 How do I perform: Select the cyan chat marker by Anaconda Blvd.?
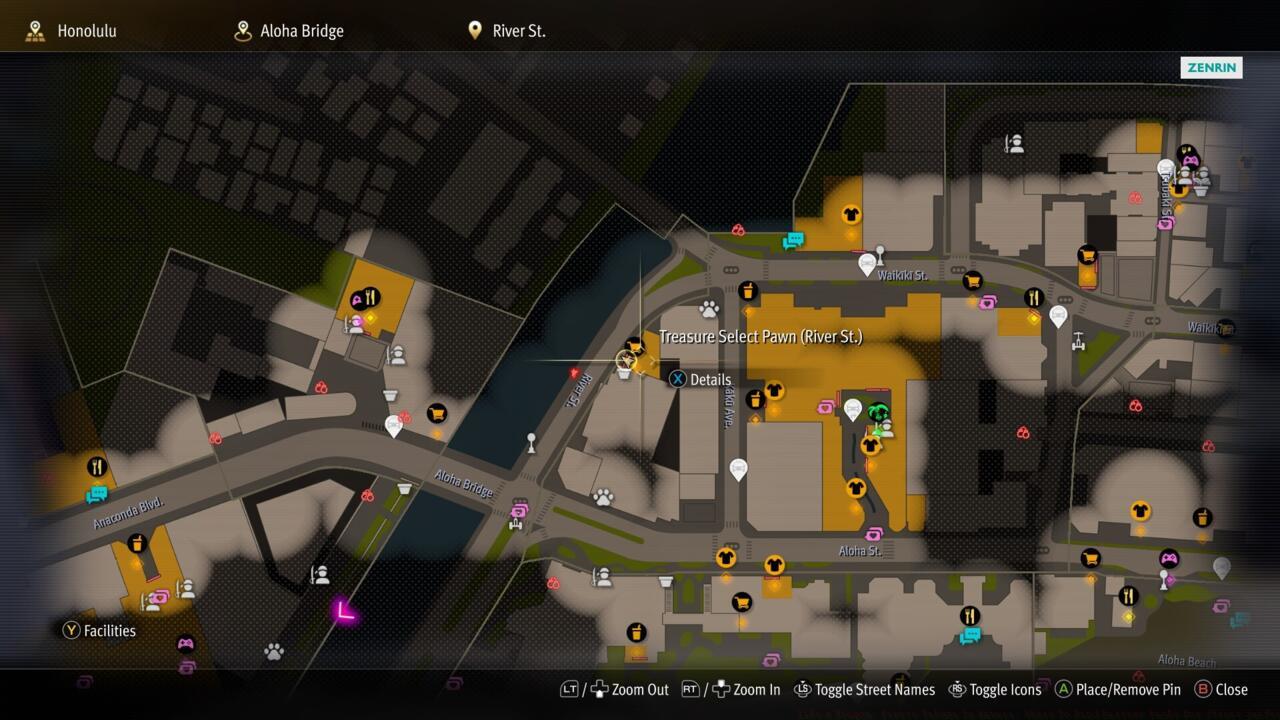pos(96,493)
